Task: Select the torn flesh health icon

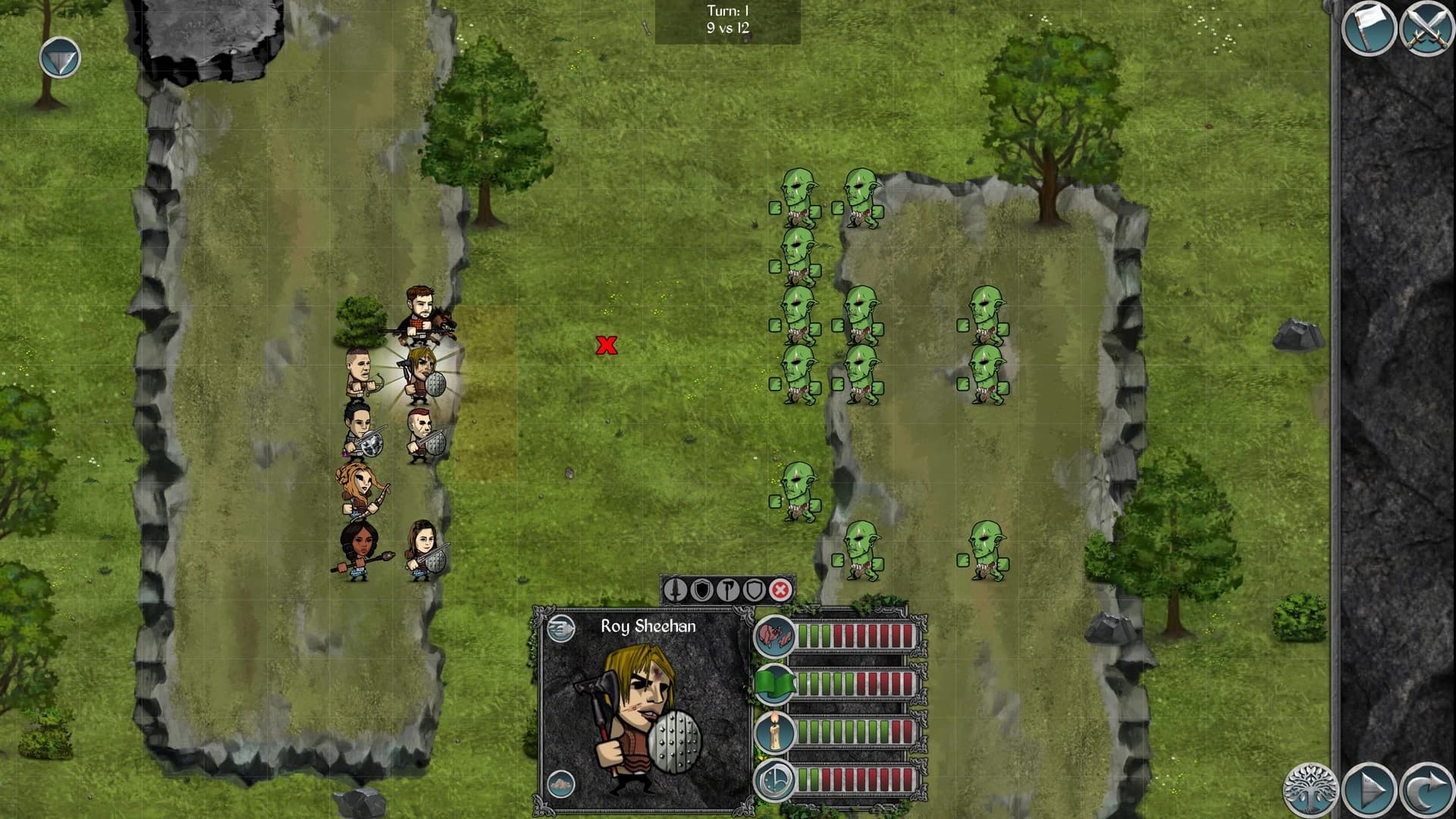Action: click(774, 637)
